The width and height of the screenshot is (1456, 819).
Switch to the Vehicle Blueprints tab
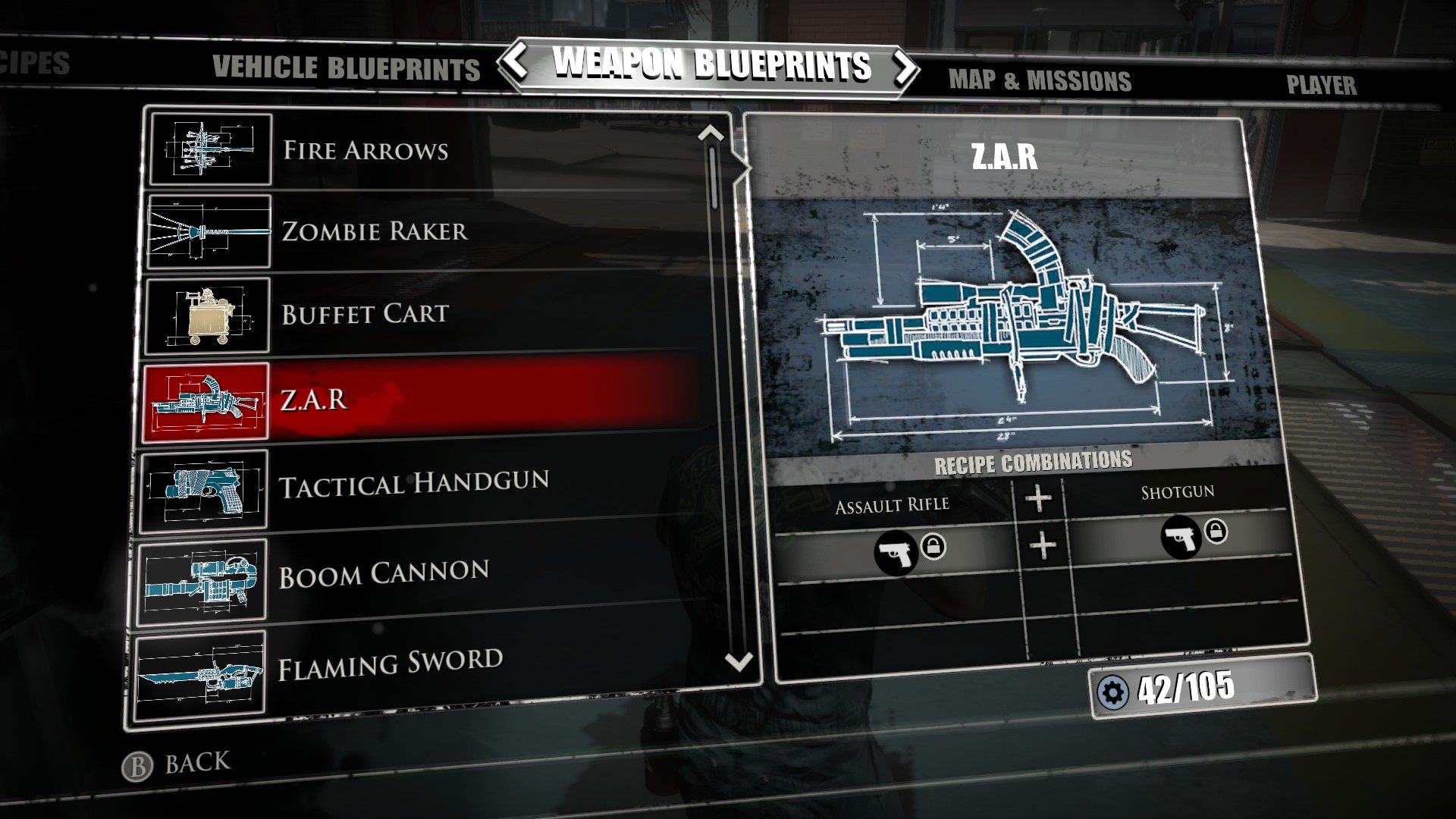345,69
